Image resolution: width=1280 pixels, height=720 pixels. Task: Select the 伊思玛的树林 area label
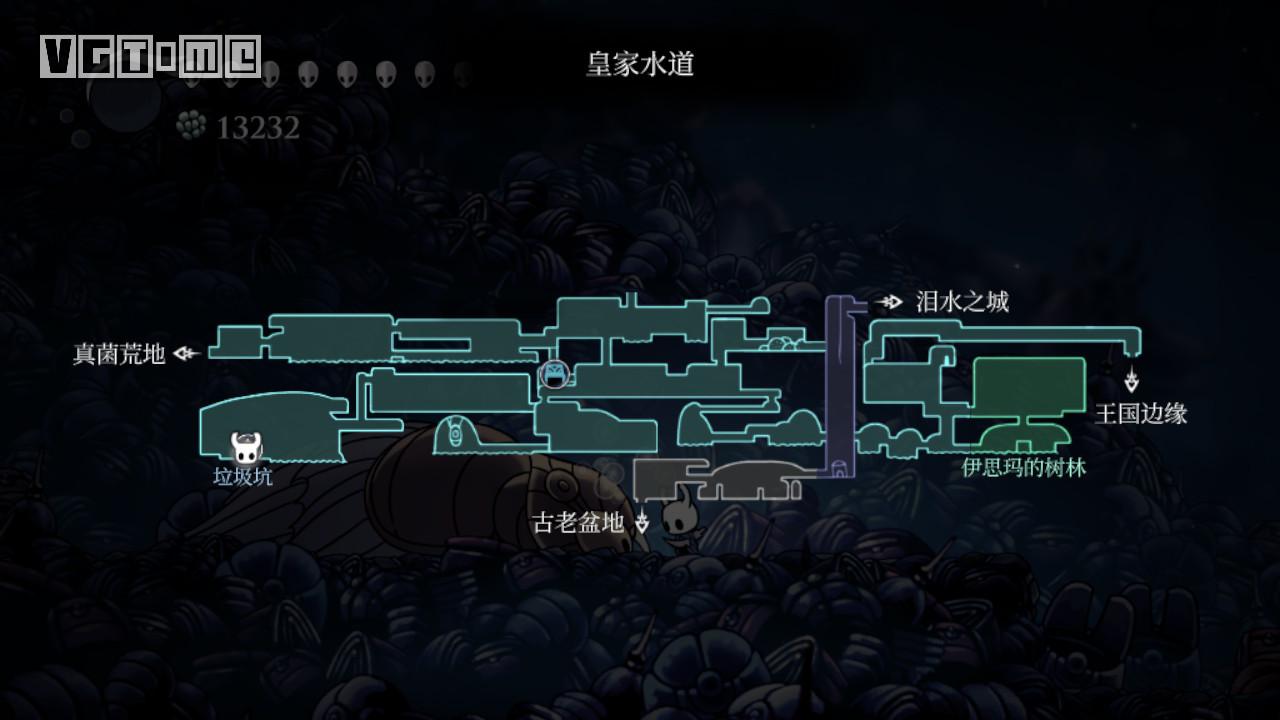pyautogui.click(x=1024, y=465)
